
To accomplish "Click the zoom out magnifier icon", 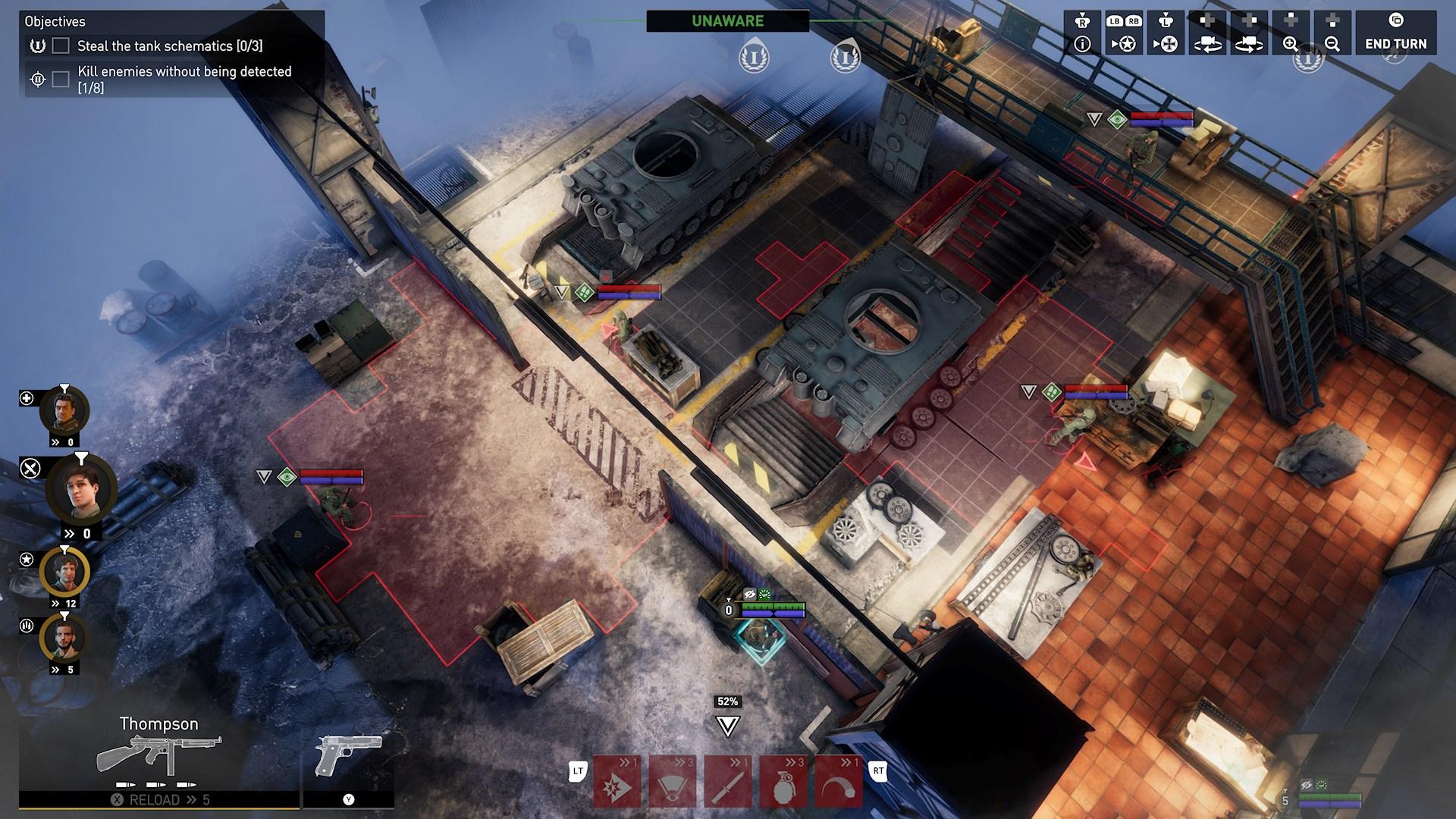I will click(x=1332, y=43).
